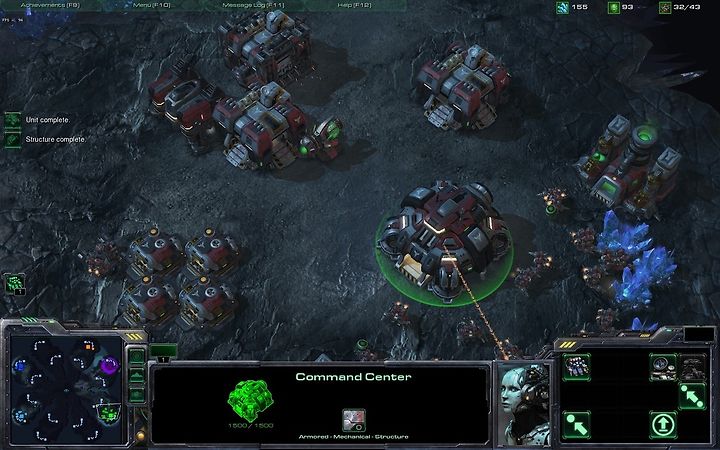Open the game Menu
The image size is (720, 450).
(150, 6)
